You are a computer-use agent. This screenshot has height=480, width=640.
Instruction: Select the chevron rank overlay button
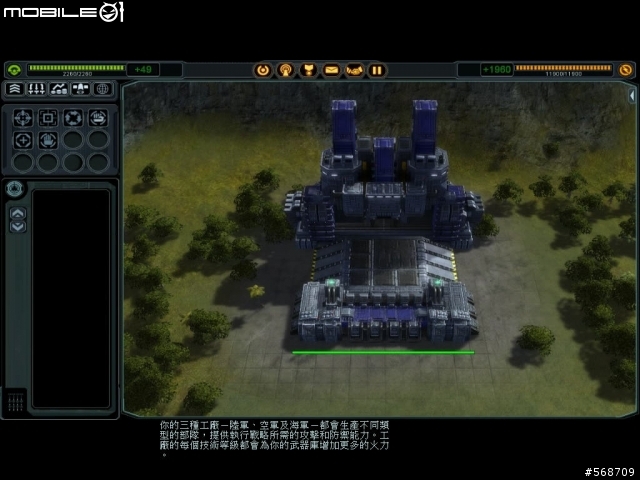click(x=14, y=89)
